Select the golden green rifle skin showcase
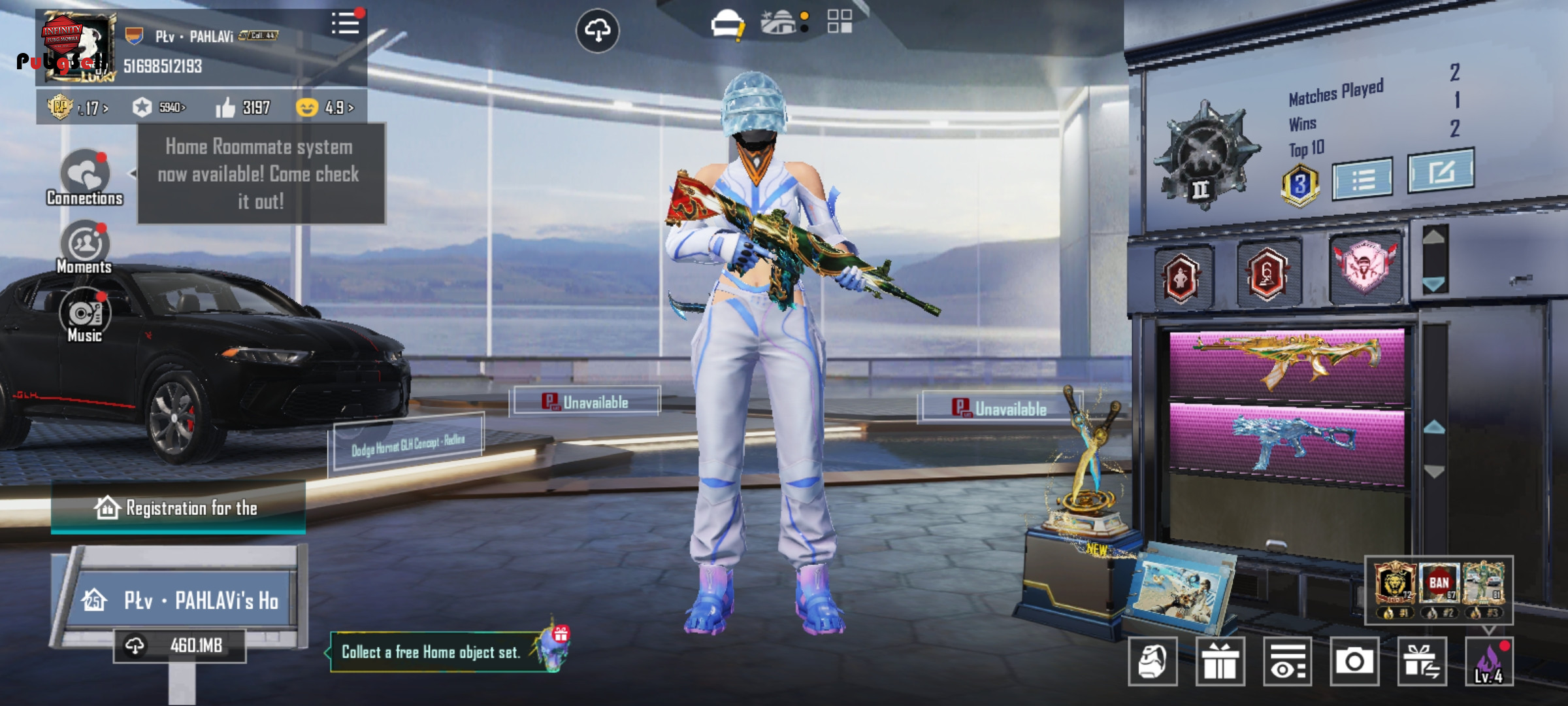1568x706 pixels. pyautogui.click(x=1286, y=363)
